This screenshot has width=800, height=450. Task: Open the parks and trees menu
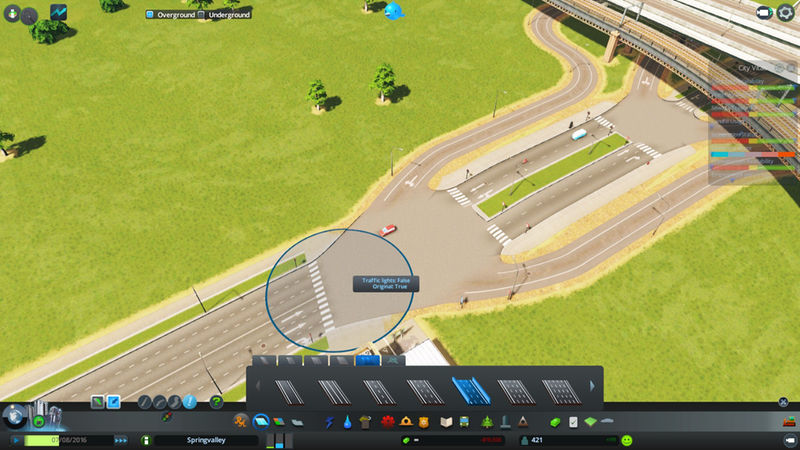point(486,422)
